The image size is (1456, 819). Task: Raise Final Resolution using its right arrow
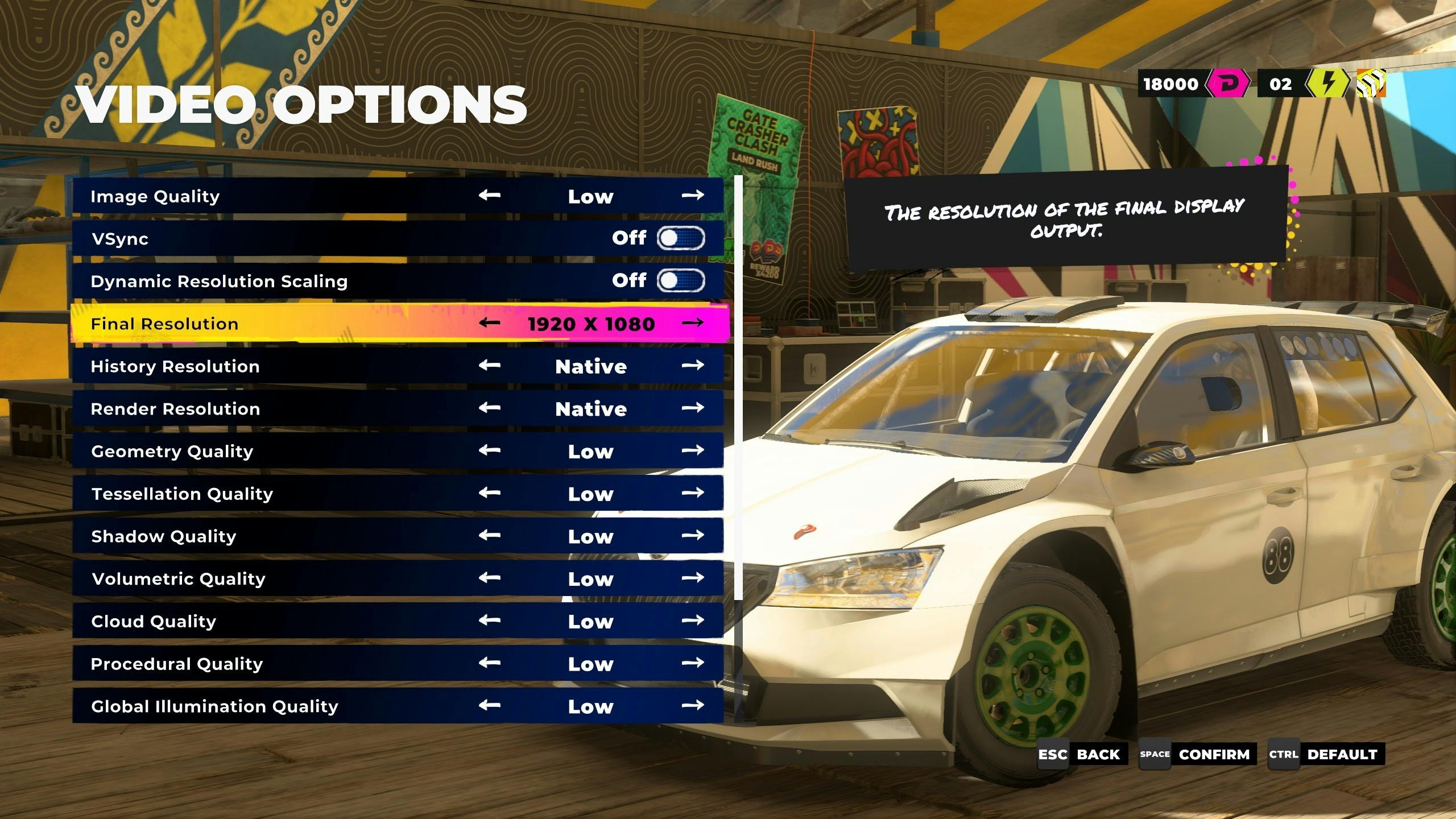692,324
